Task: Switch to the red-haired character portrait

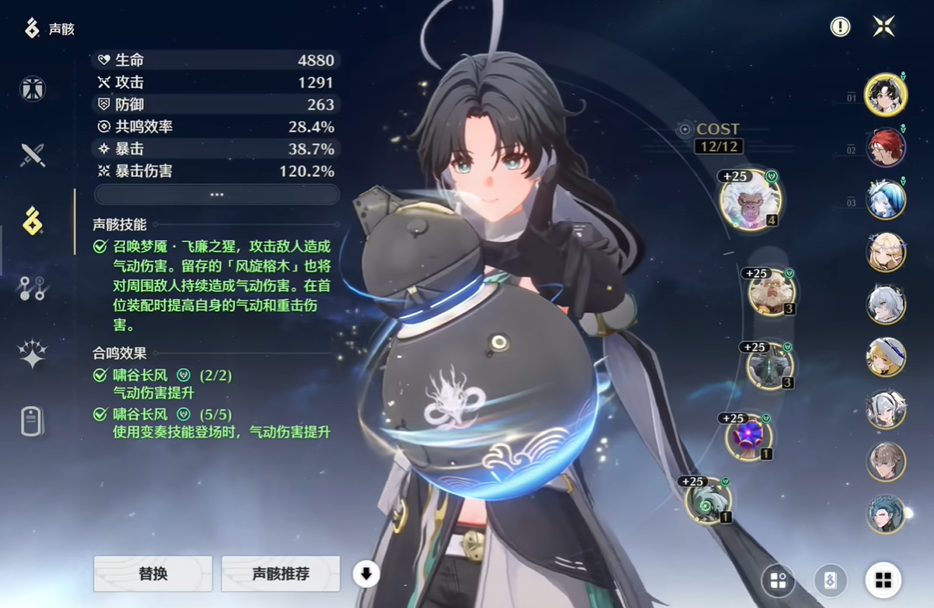Action: point(885,147)
